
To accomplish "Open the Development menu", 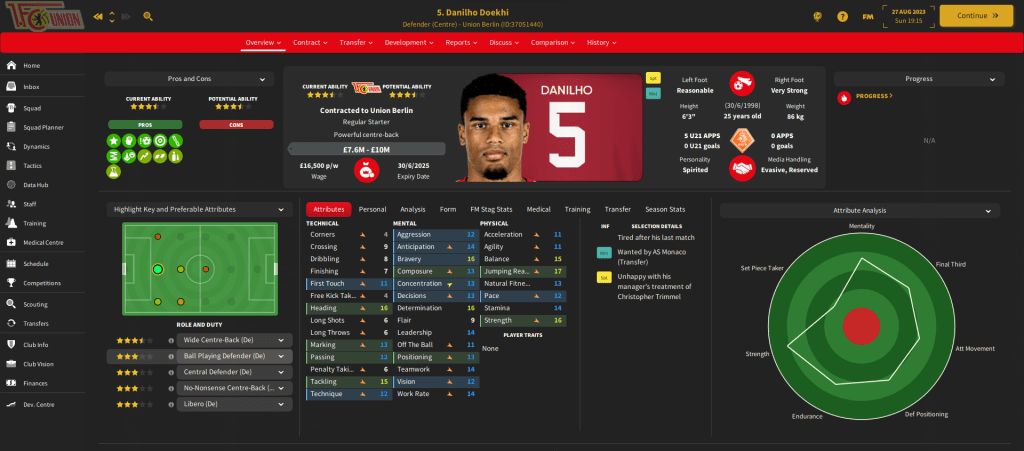I will tap(408, 43).
